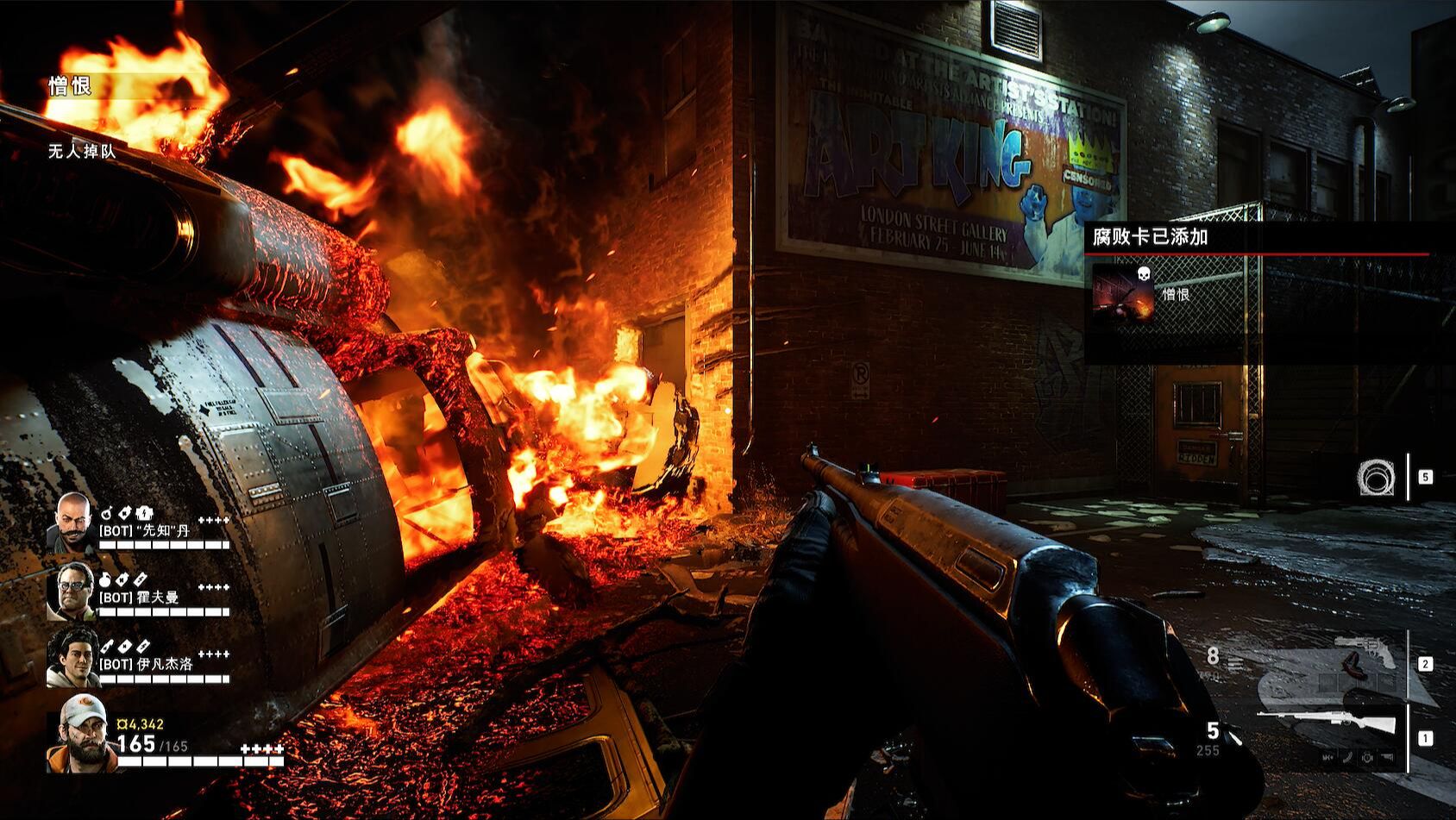Select the corruption card thumbnail in the notification

1123,293
